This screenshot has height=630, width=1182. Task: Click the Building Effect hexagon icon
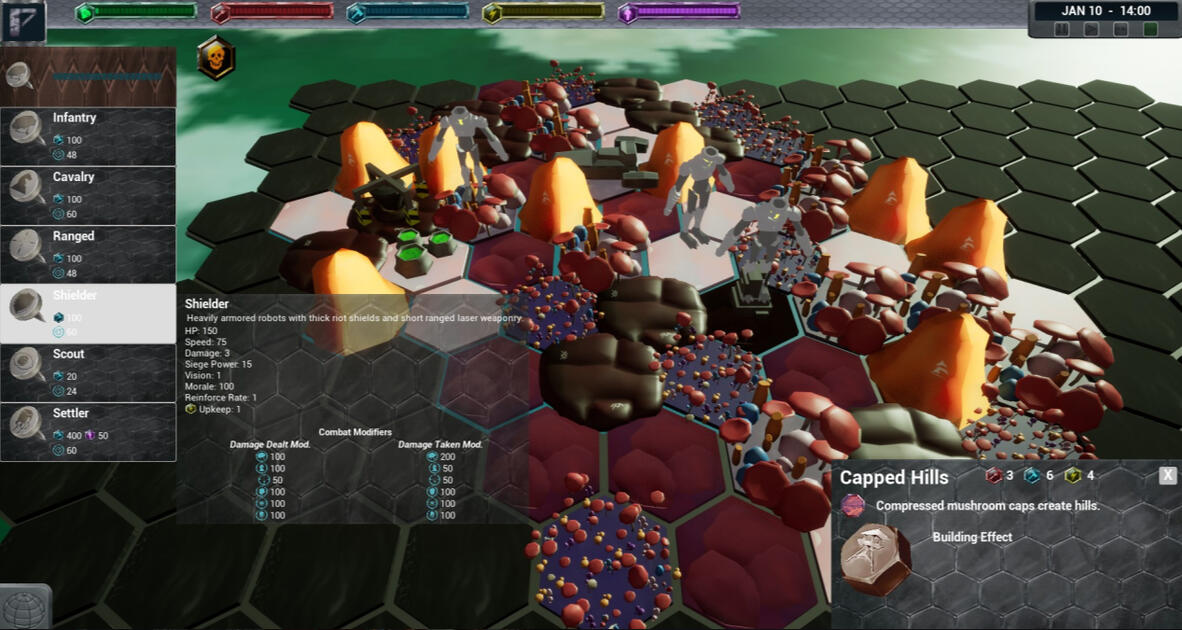pos(875,559)
